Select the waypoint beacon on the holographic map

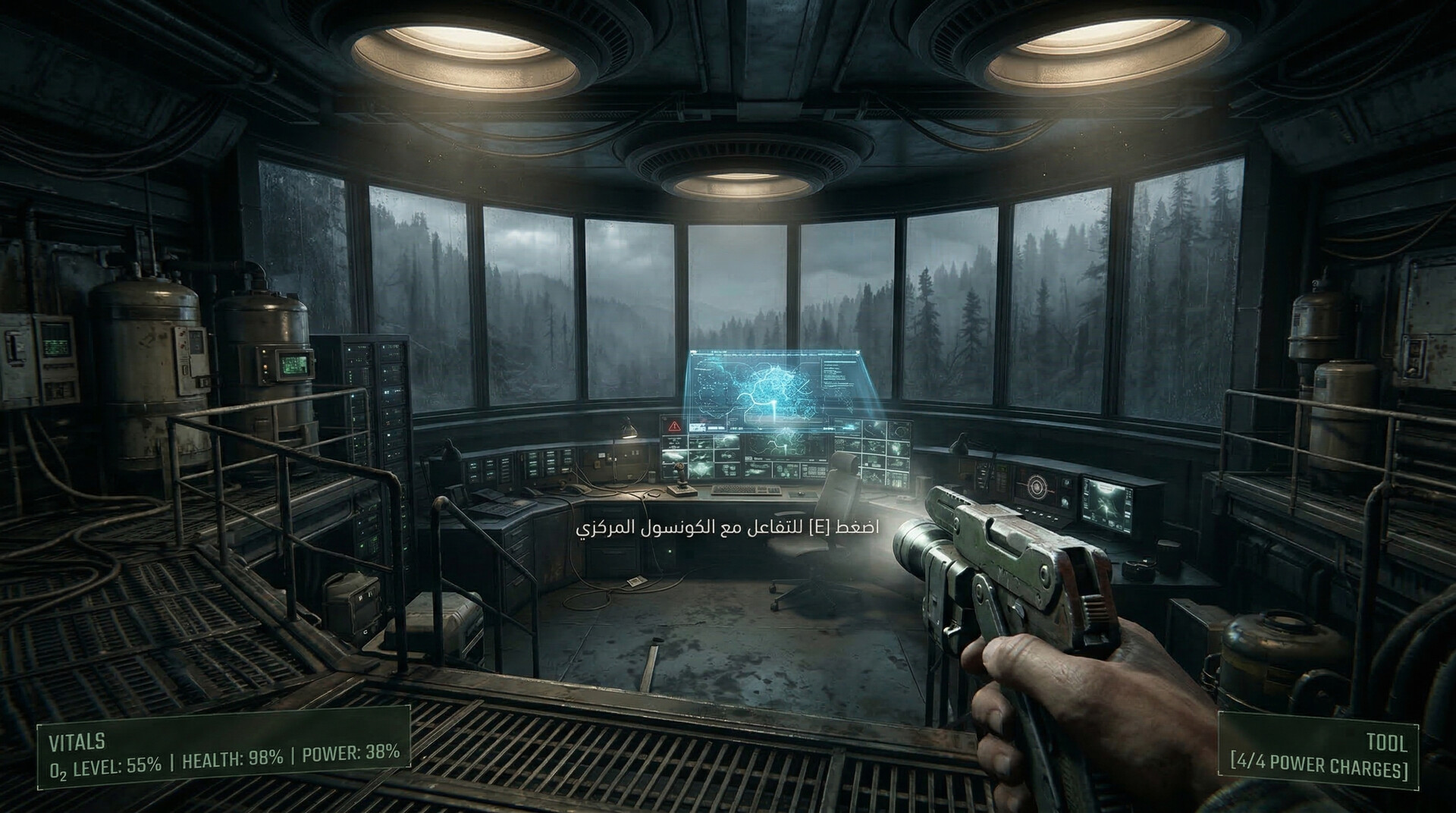774,407
